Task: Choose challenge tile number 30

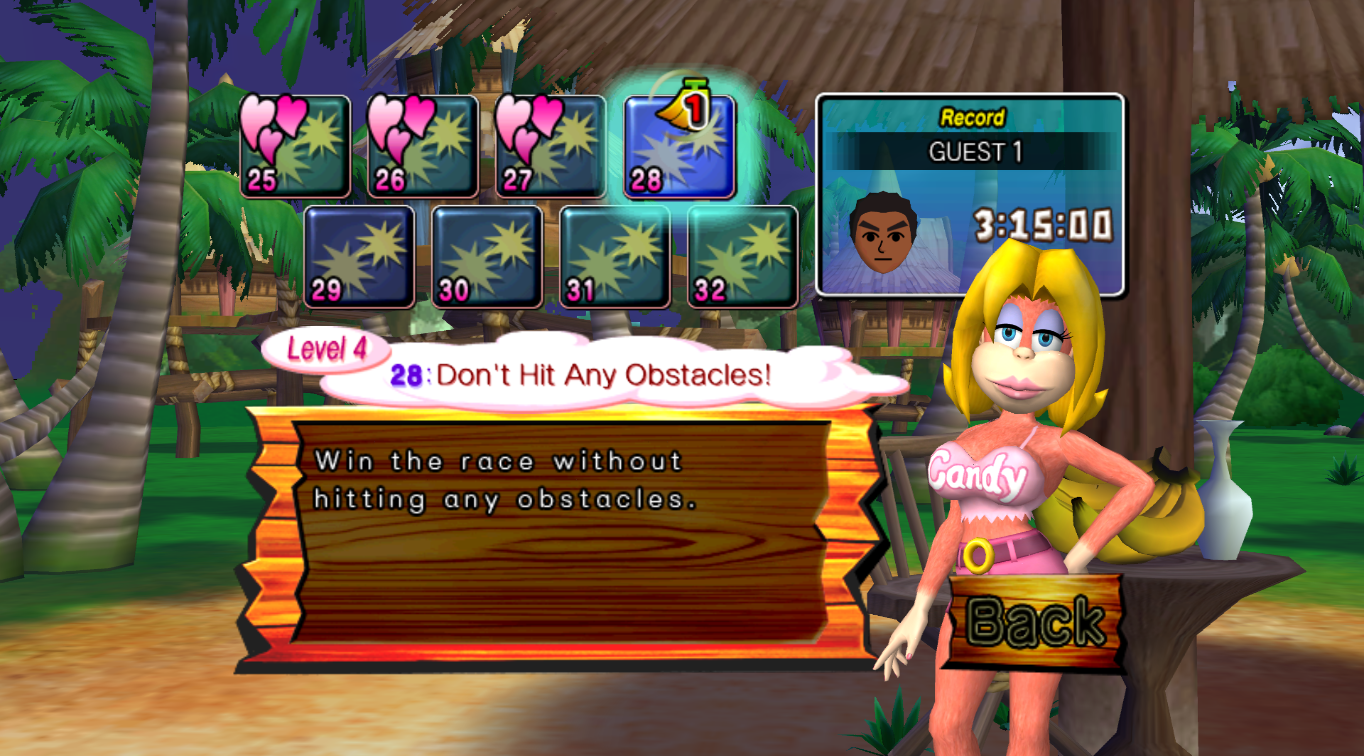Action: (x=487, y=257)
